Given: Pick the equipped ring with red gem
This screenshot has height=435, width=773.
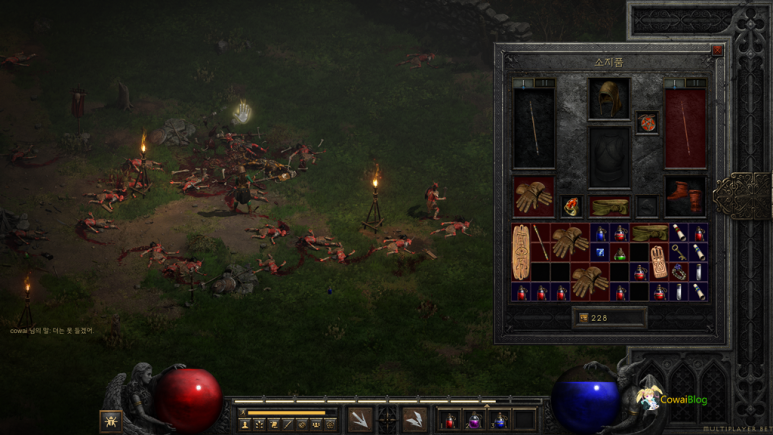Looking at the screenshot, I should 572,207.
